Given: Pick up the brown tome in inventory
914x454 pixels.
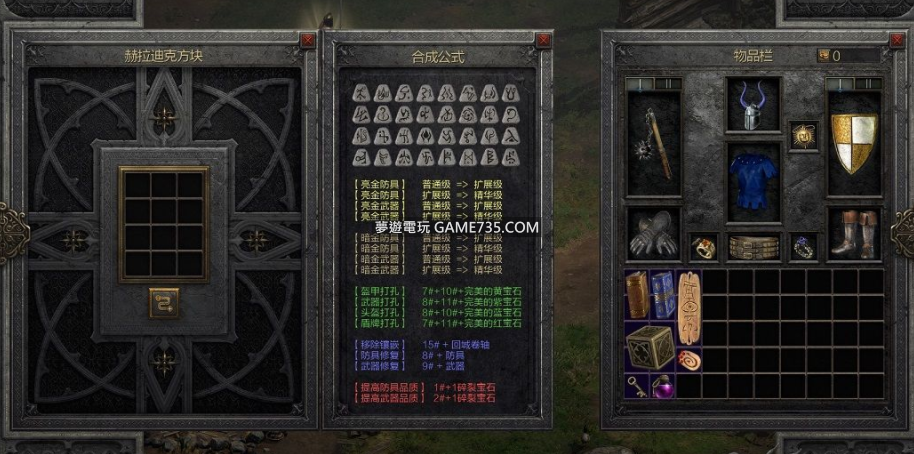Looking at the screenshot, I should 637,295.
